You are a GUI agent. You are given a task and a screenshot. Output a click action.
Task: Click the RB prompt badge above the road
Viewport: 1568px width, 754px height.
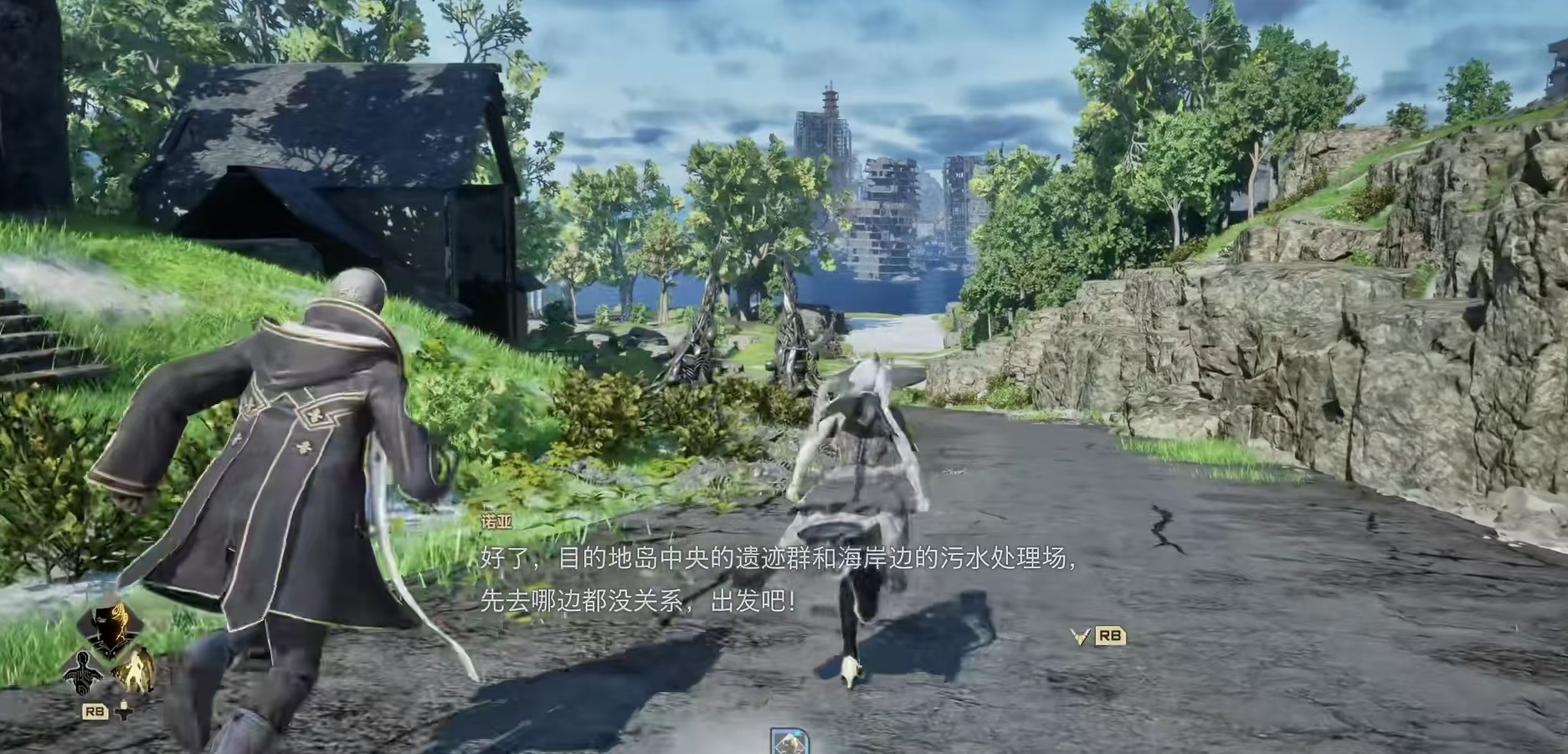tap(1110, 635)
